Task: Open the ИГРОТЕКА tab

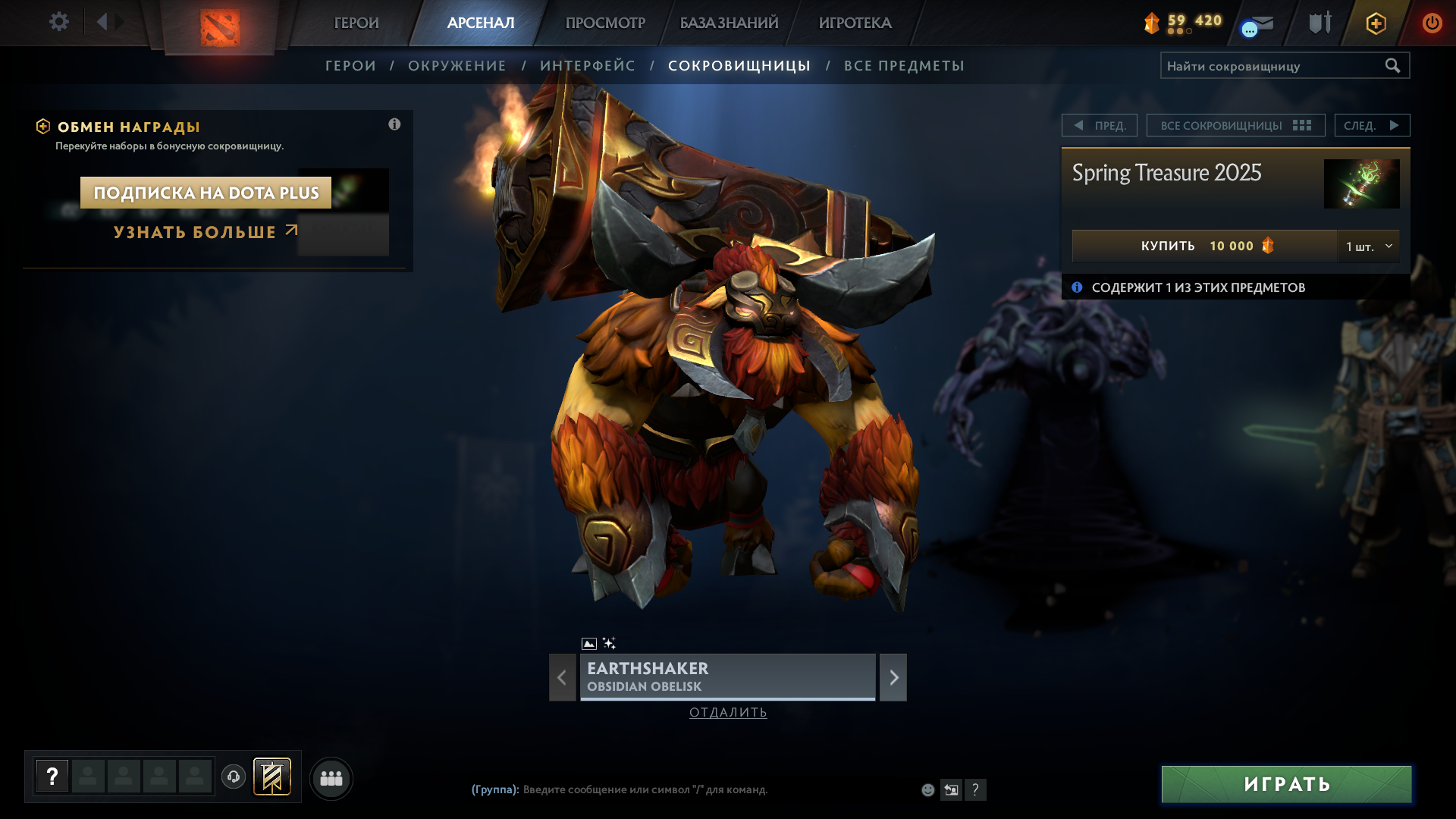Action: 855,23
